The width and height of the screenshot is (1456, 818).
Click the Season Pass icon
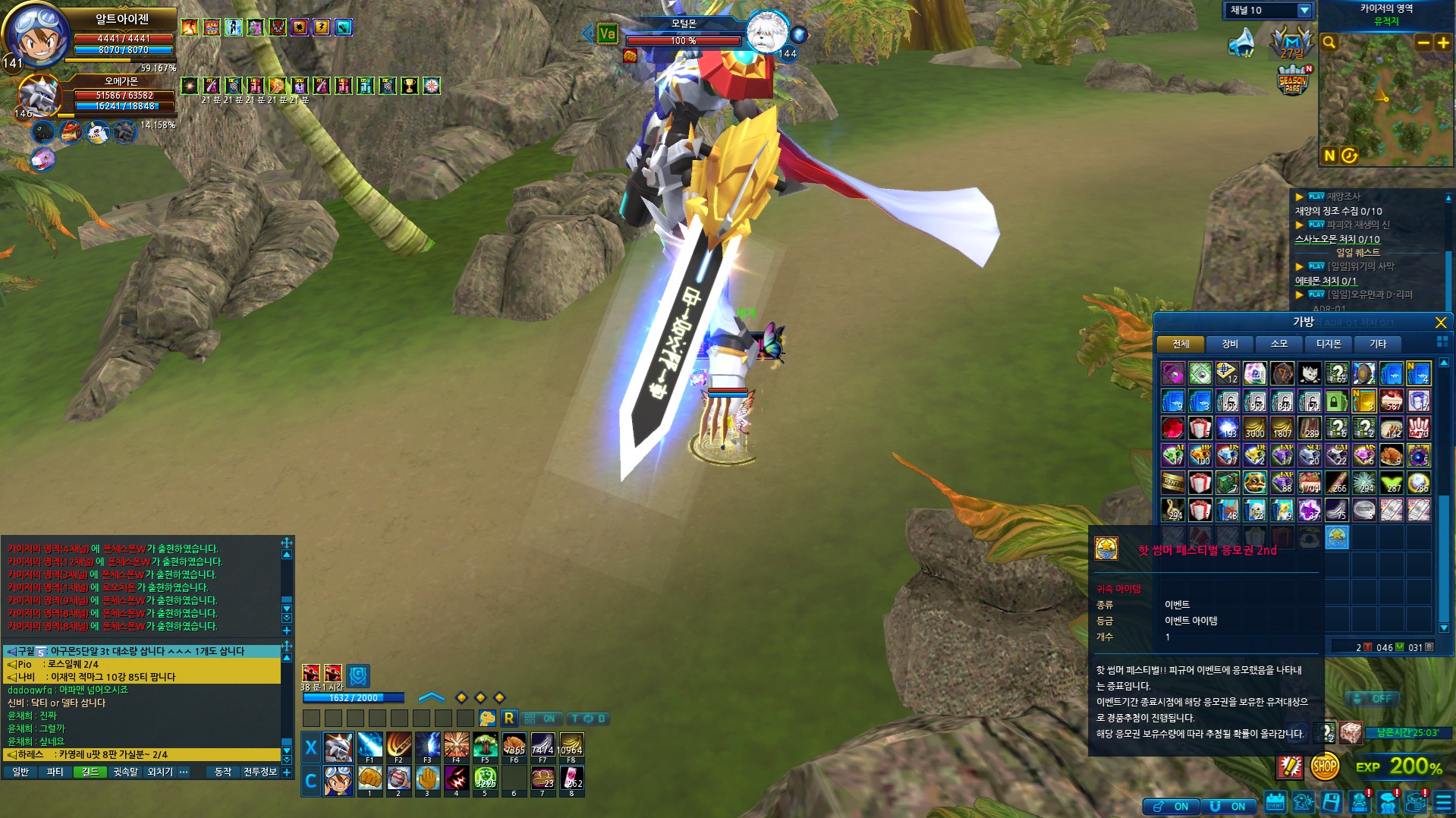1292,80
